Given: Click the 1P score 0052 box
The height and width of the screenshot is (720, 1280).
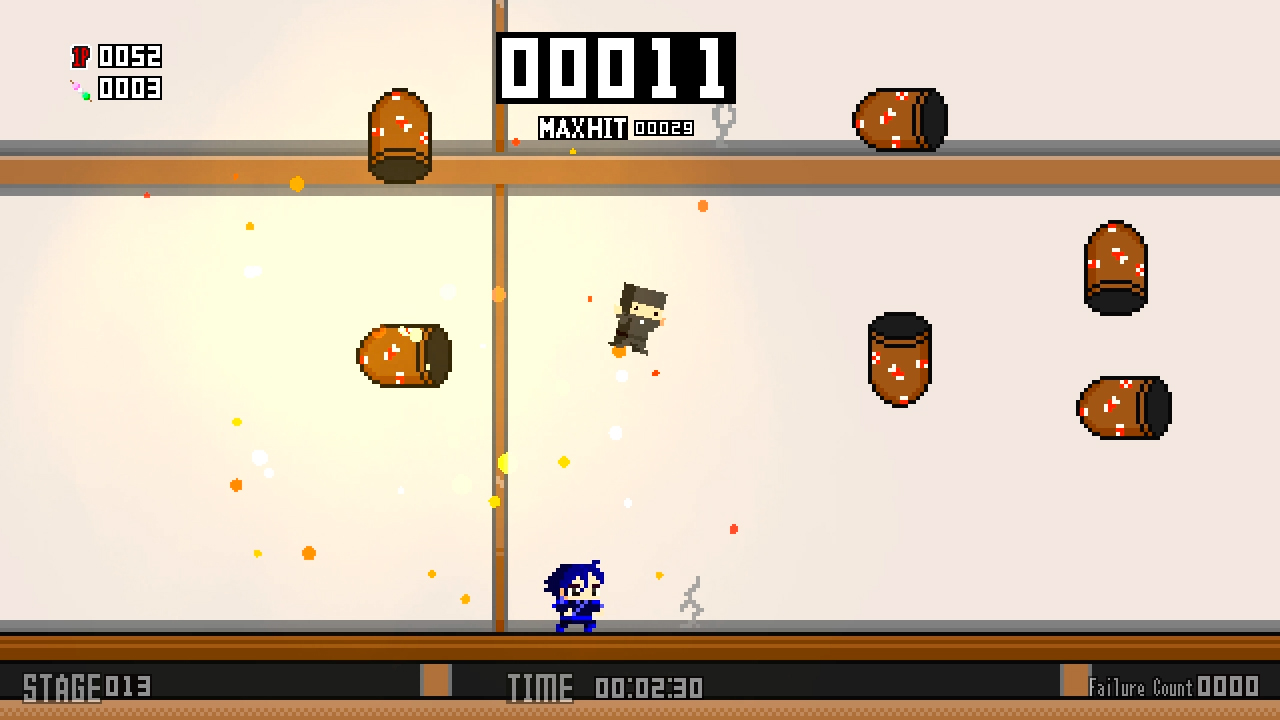Looking at the screenshot, I should coord(128,55).
